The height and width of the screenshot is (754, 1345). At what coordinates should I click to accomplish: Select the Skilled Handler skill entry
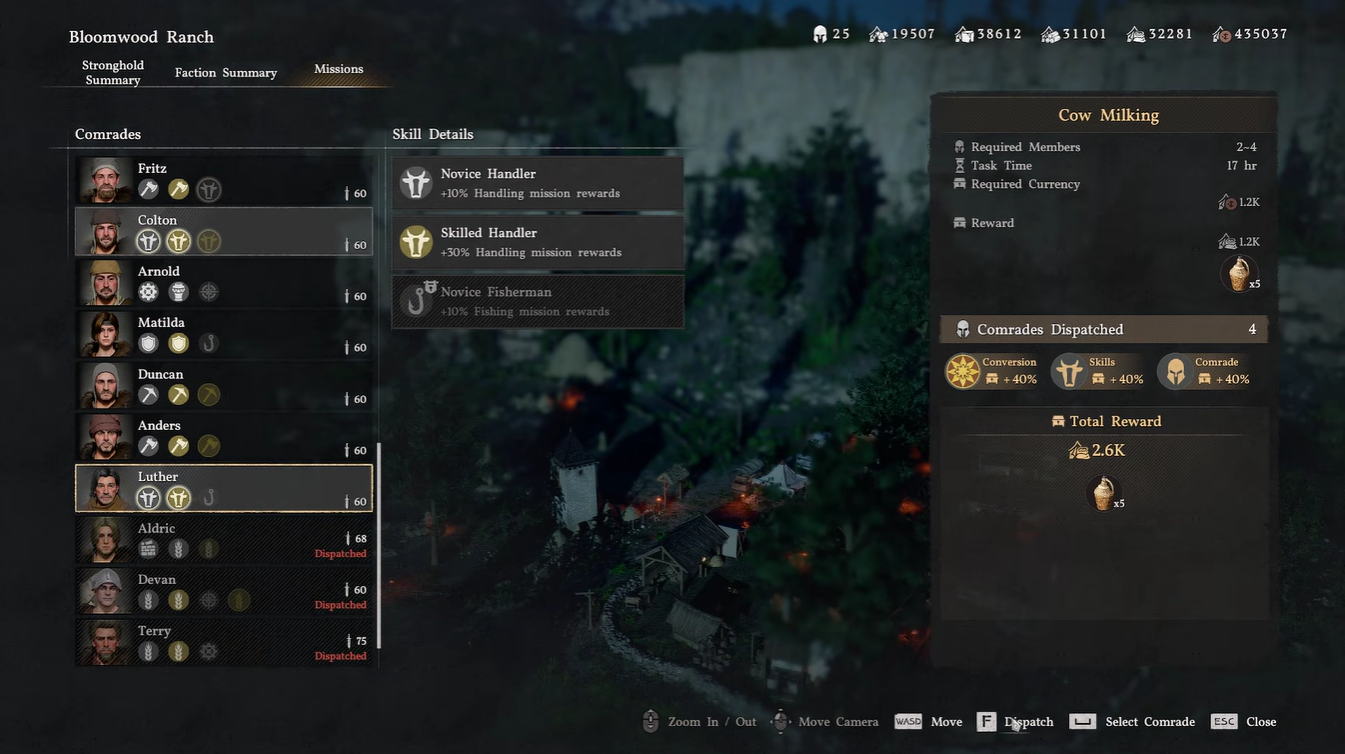click(538, 242)
